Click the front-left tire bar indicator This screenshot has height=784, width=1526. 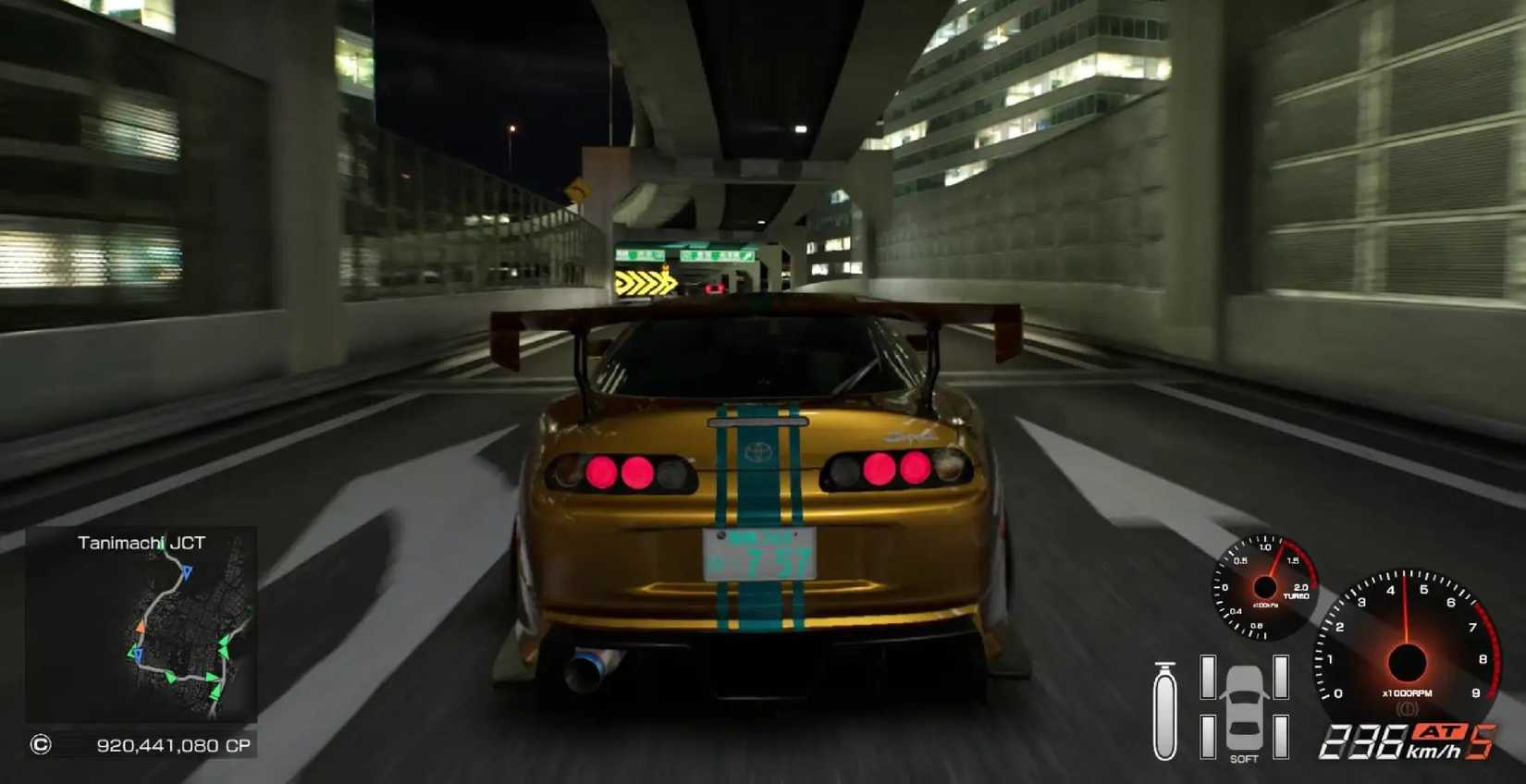(1207, 678)
